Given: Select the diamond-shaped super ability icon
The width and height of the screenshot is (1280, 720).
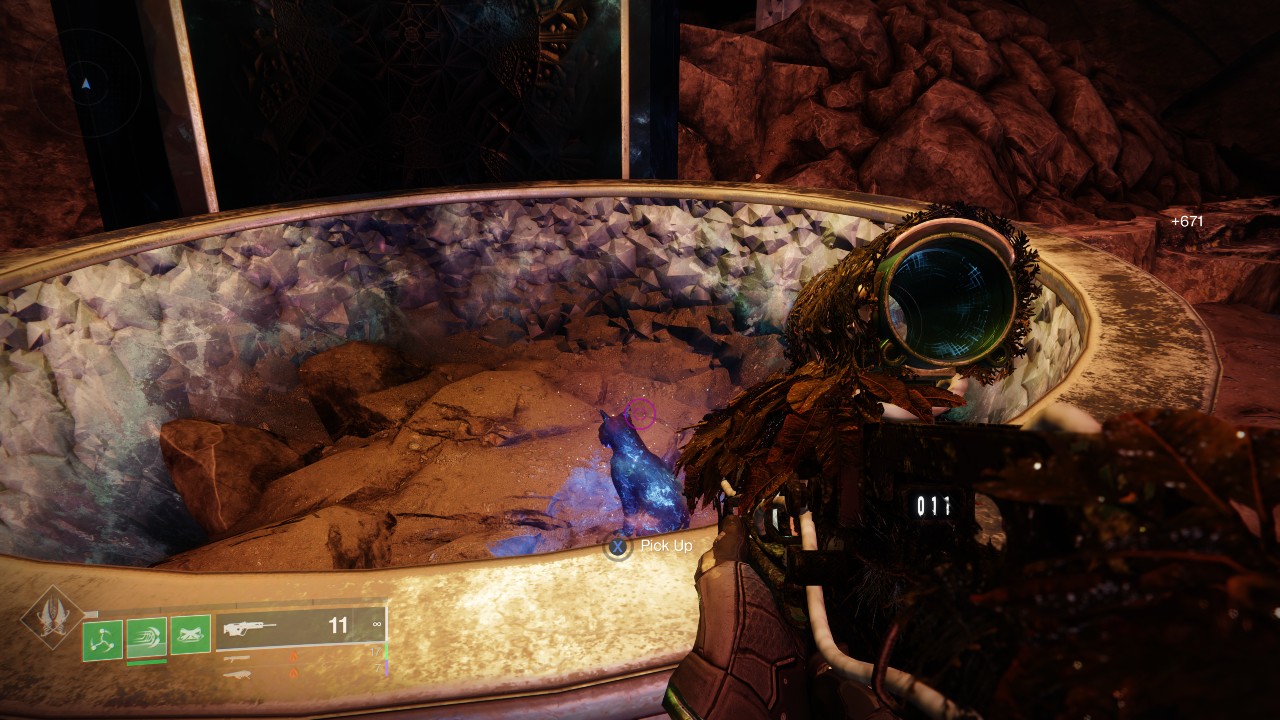Looking at the screenshot, I should [x=52, y=618].
